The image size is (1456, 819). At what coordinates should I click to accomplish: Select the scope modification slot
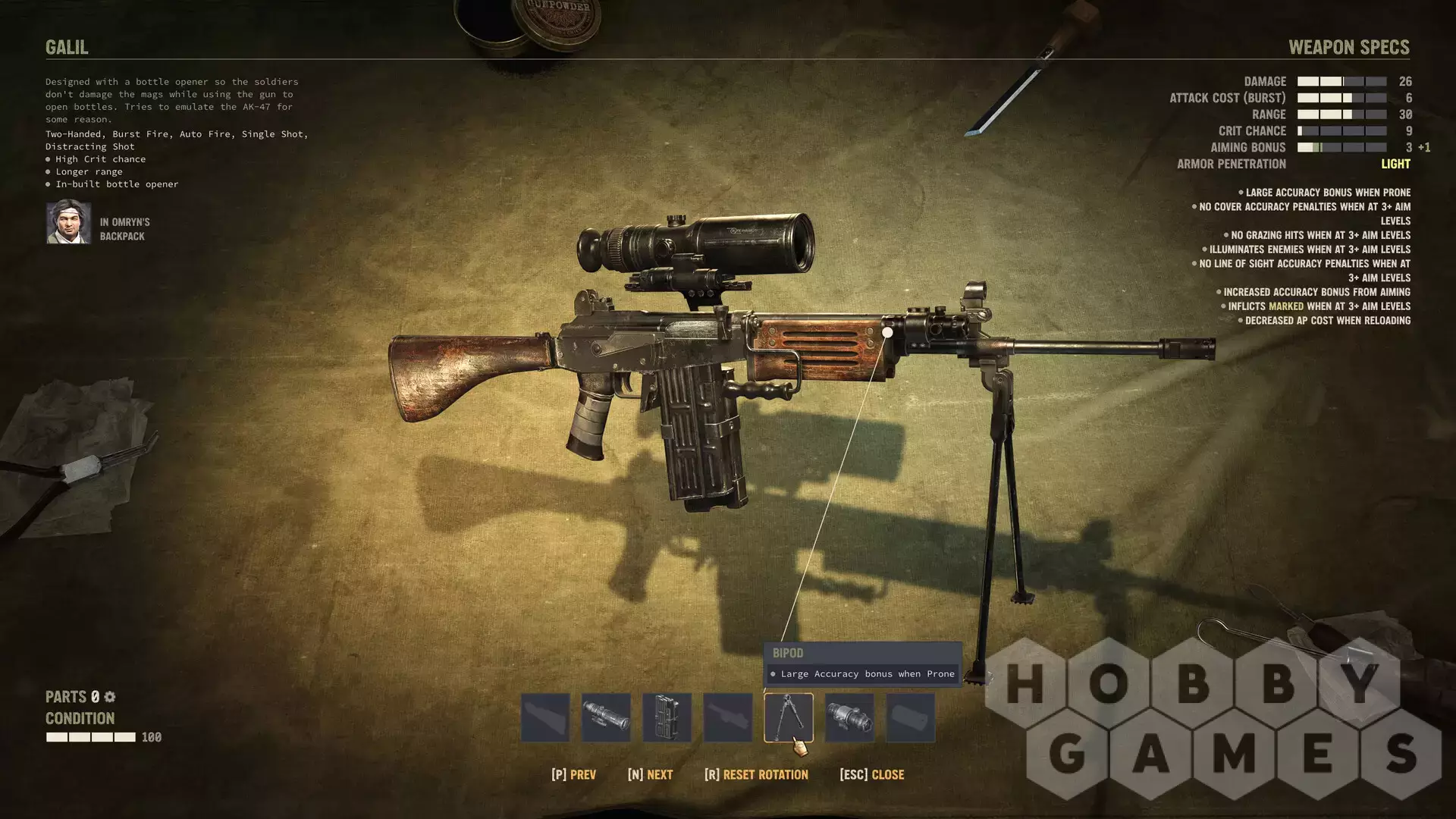(x=606, y=717)
